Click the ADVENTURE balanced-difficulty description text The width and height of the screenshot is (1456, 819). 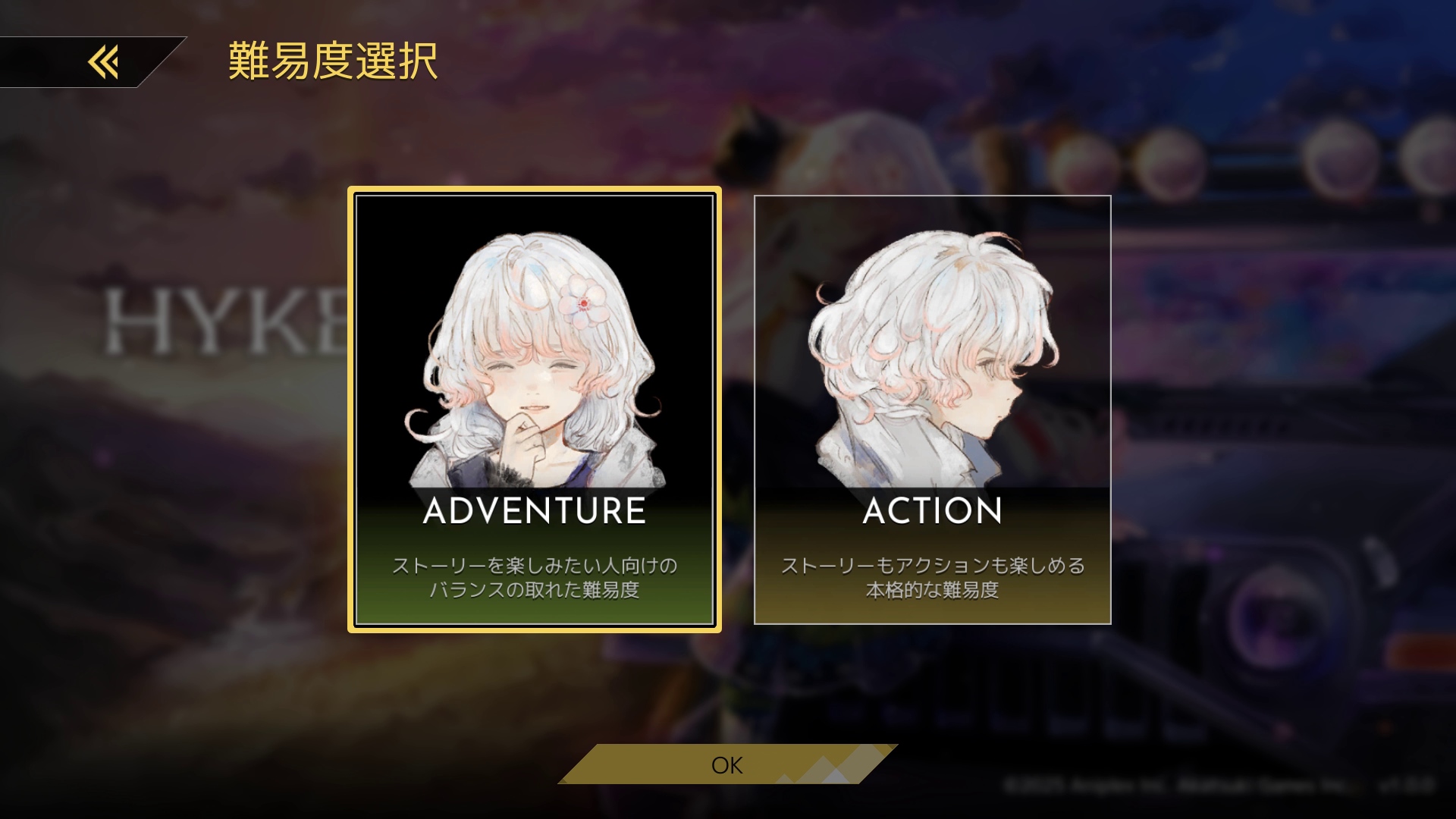(x=535, y=576)
